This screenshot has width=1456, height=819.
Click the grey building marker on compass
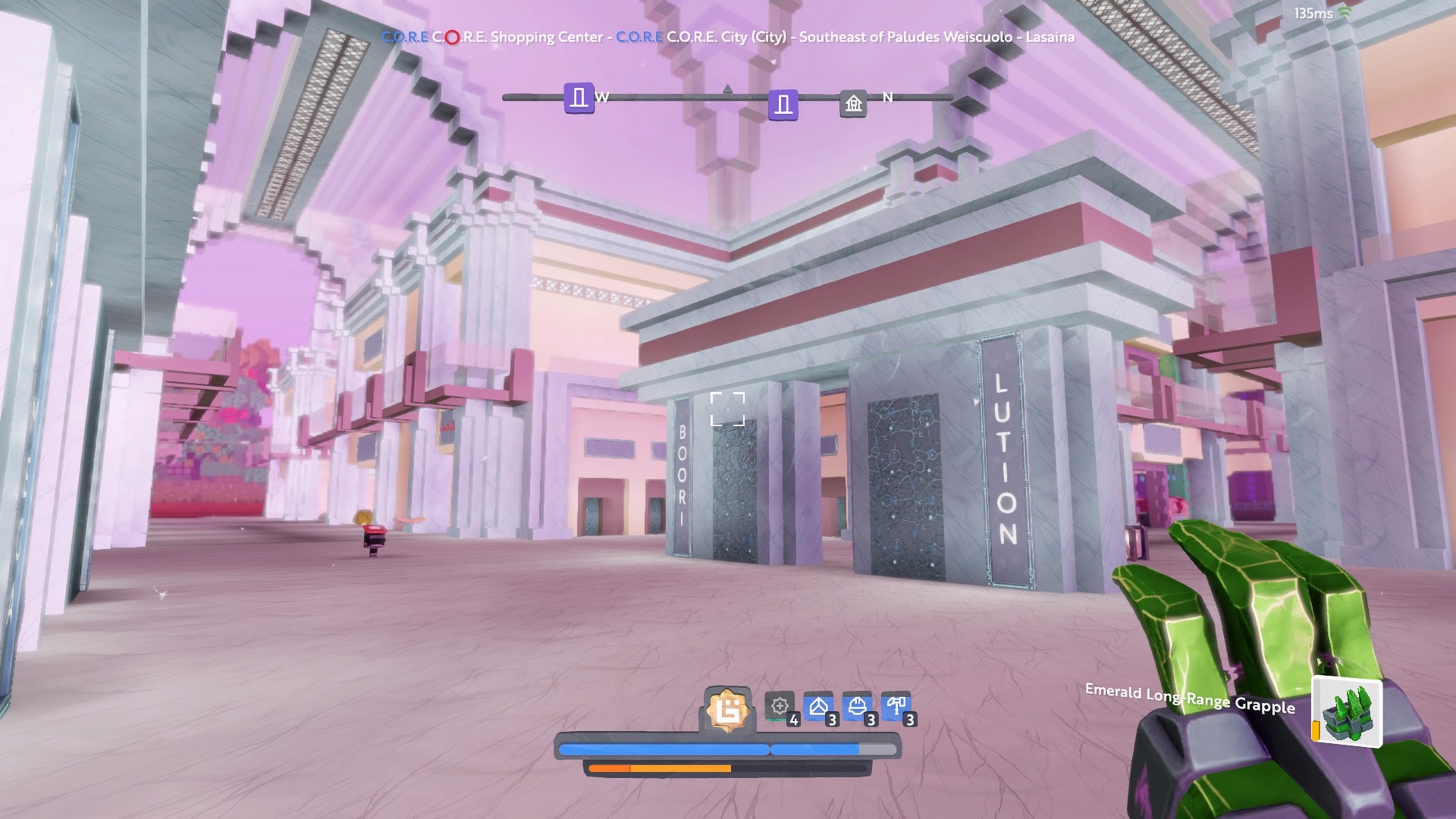(853, 103)
